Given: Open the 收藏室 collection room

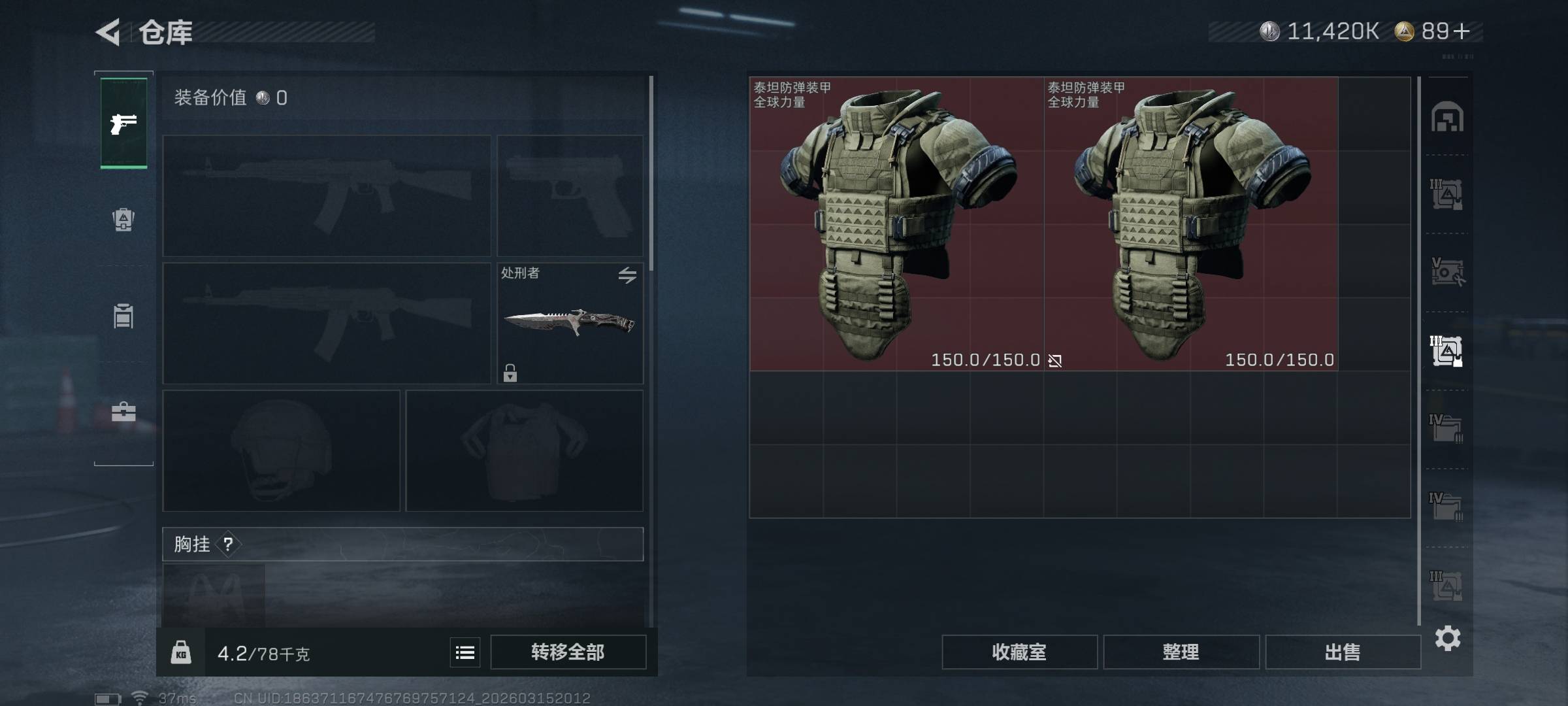Looking at the screenshot, I should pyautogui.click(x=1019, y=652).
